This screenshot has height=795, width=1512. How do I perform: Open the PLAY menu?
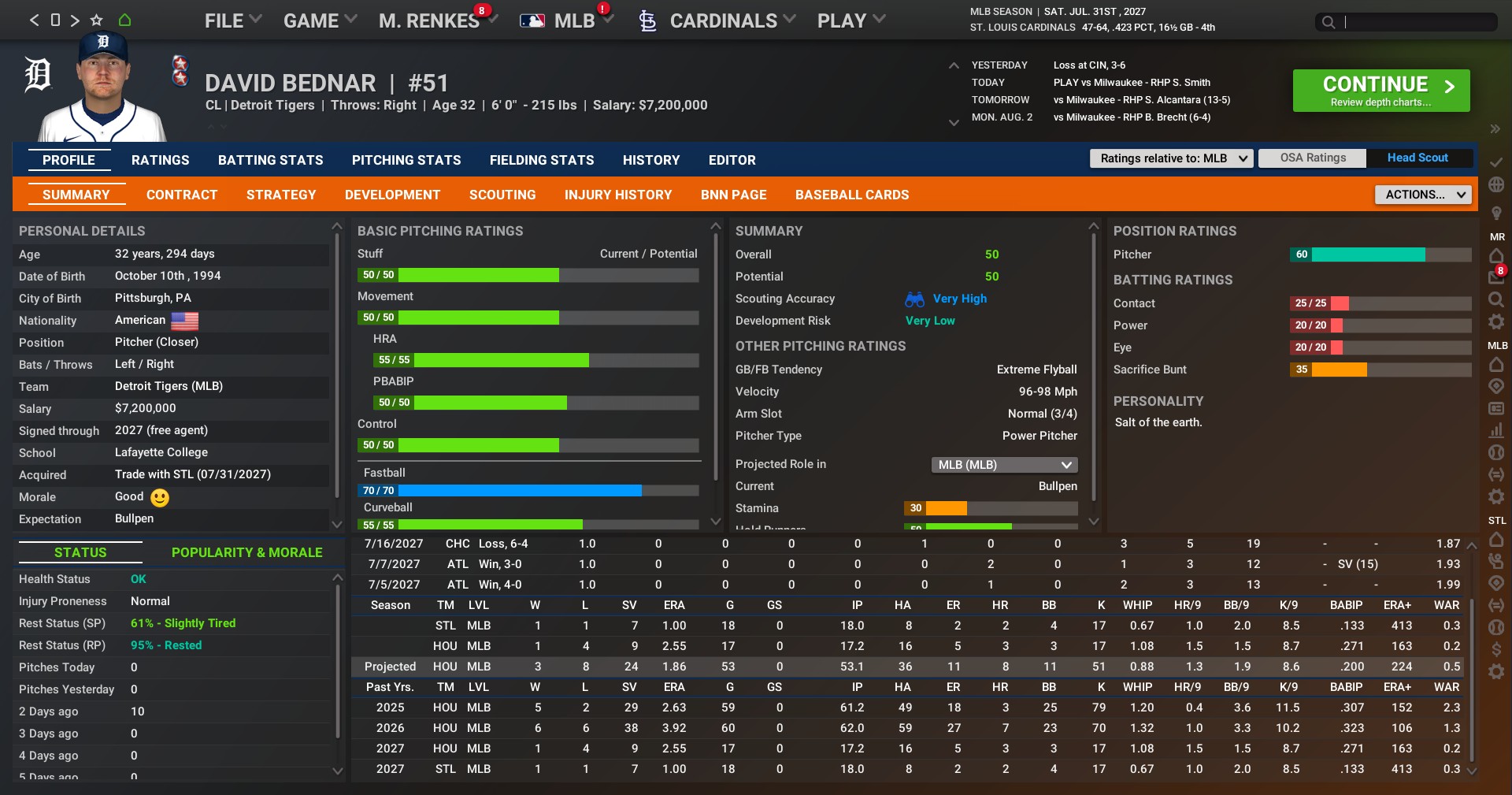(850, 20)
